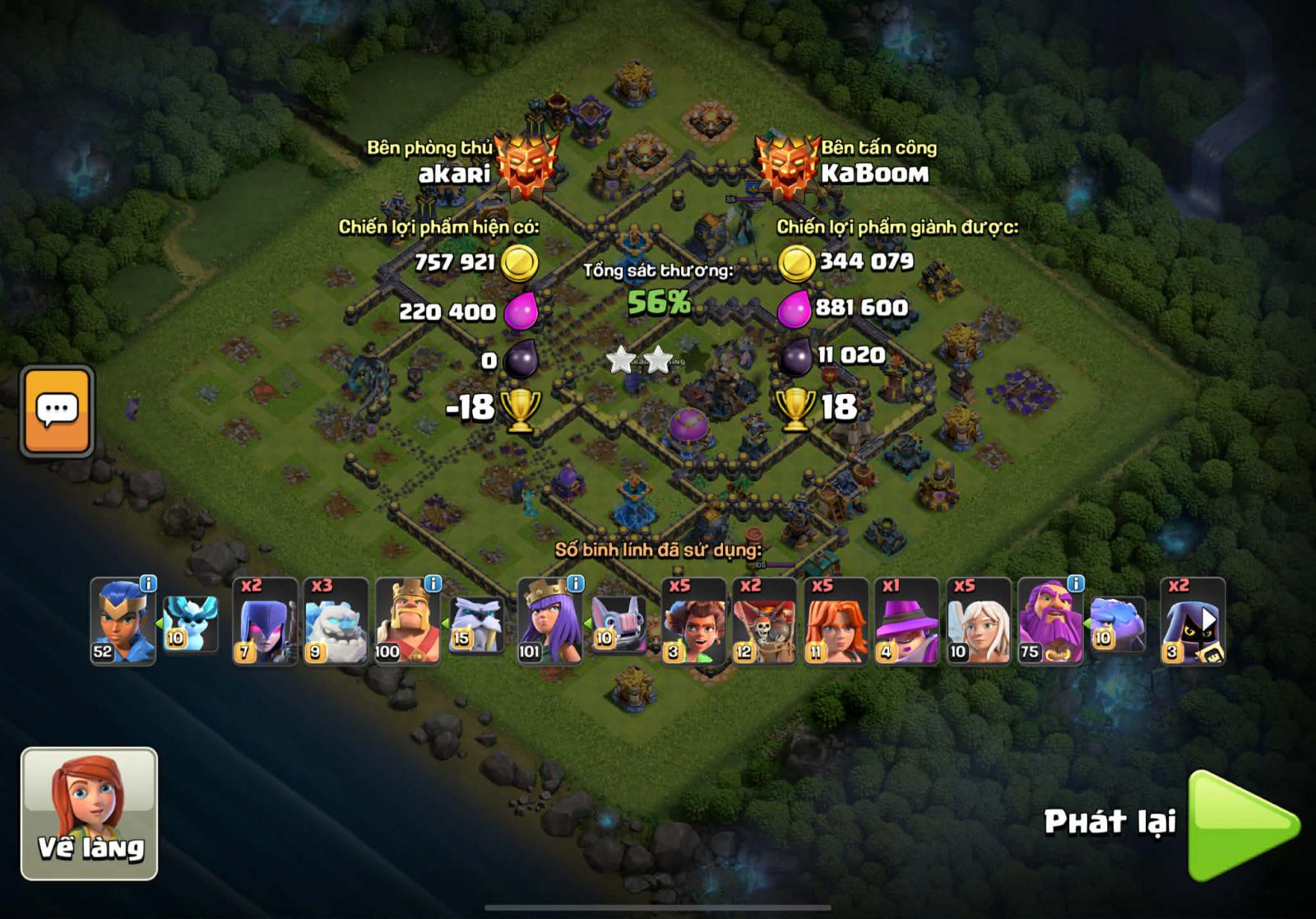The image size is (1316, 919).
Task: Open the orange chat bubble button
Action: click(57, 411)
